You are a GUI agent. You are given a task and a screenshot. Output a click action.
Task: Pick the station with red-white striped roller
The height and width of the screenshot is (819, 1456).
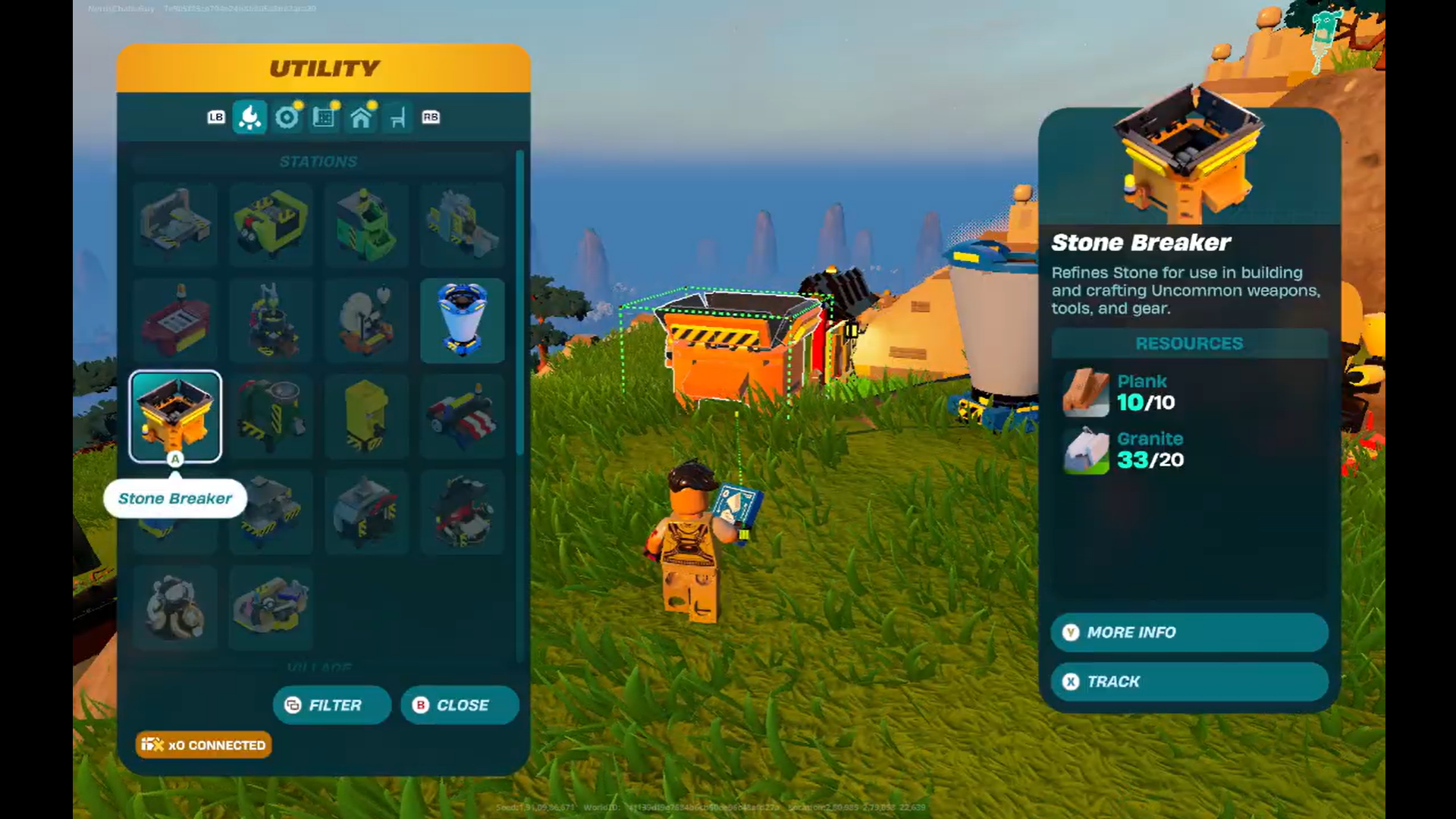tap(462, 416)
